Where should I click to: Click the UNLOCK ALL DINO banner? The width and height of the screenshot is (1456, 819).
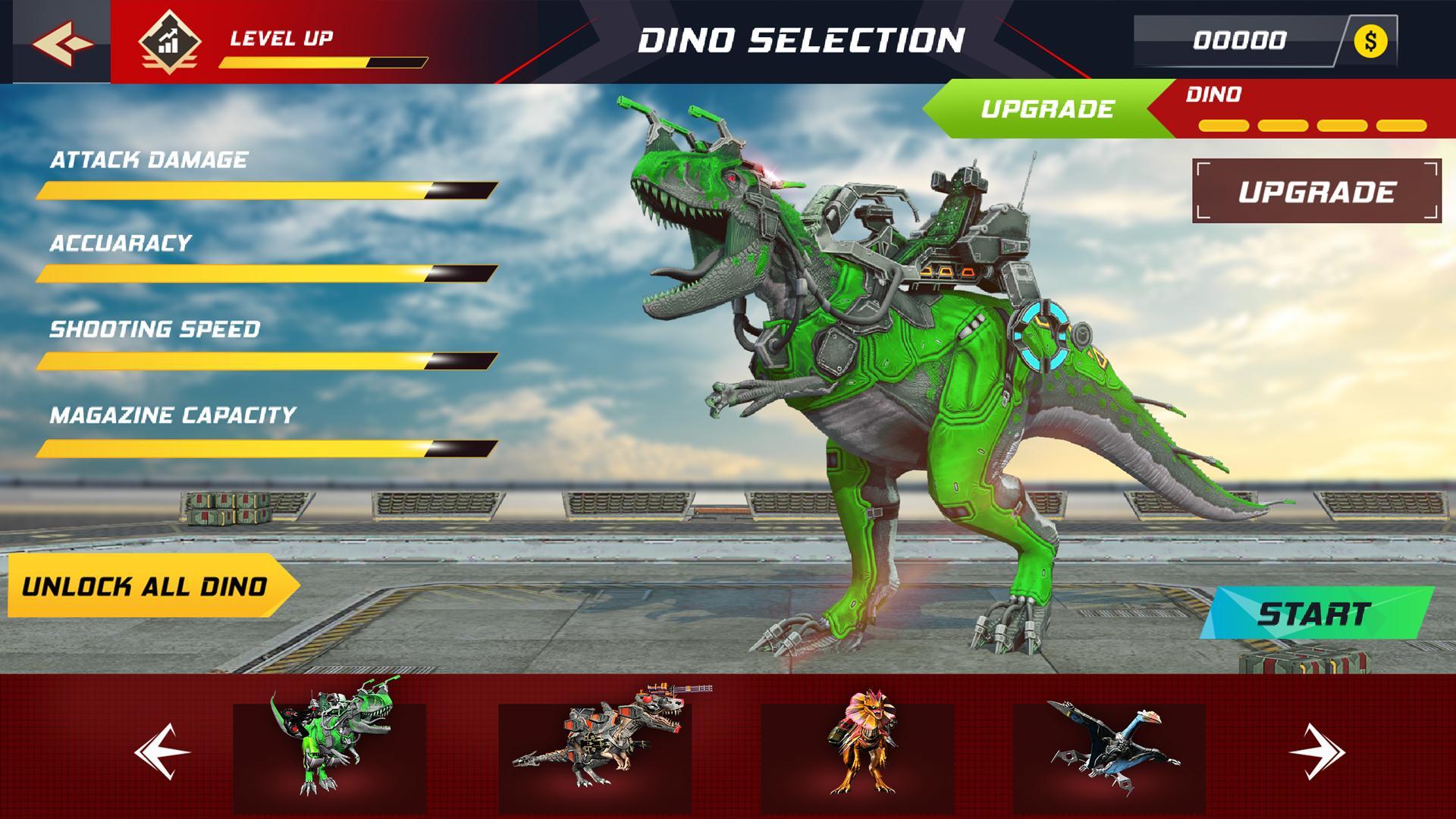(x=146, y=585)
